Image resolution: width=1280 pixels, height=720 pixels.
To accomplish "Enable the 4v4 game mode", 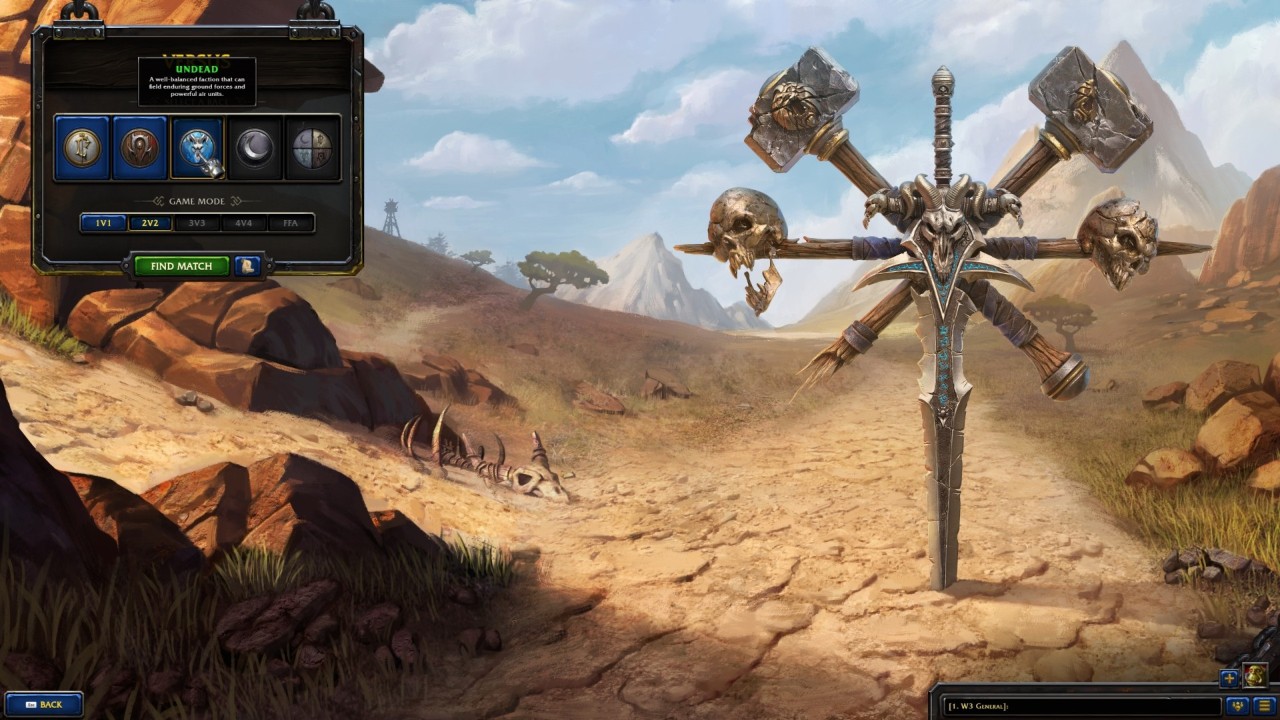I will pos(244,223).
